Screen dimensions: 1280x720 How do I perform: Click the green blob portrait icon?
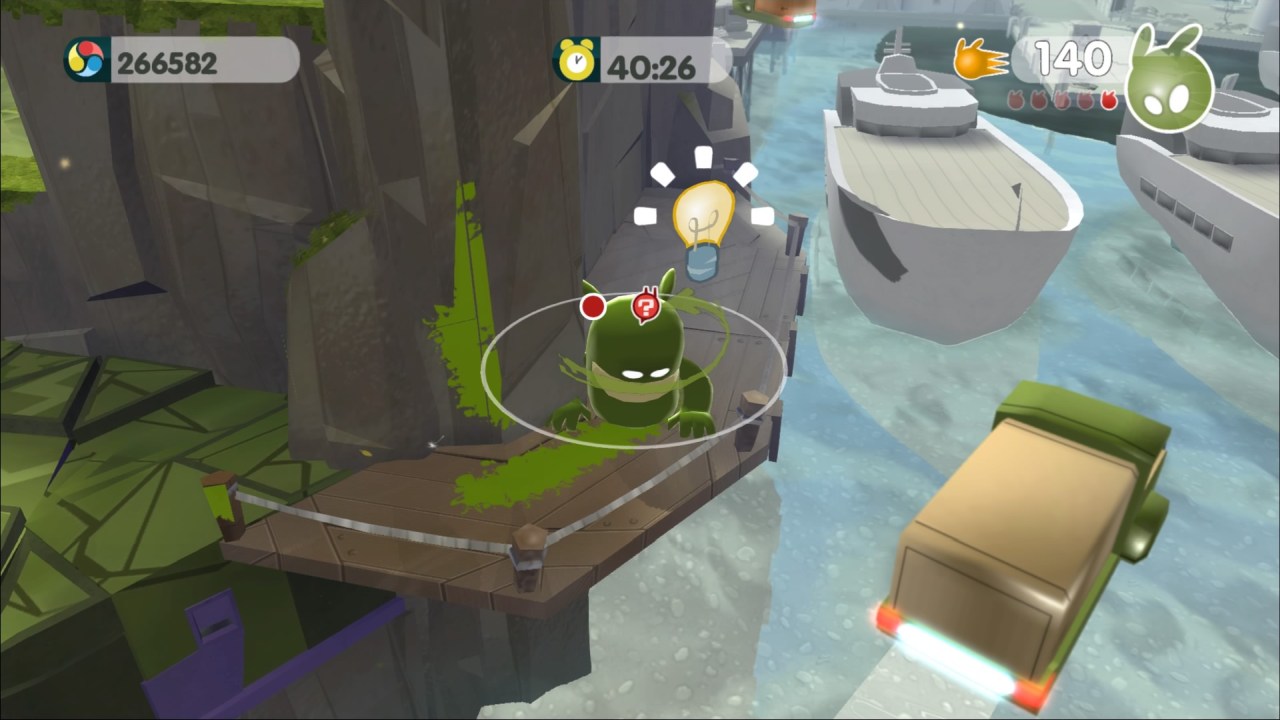pyautogui.click(x=1169, y=84)
